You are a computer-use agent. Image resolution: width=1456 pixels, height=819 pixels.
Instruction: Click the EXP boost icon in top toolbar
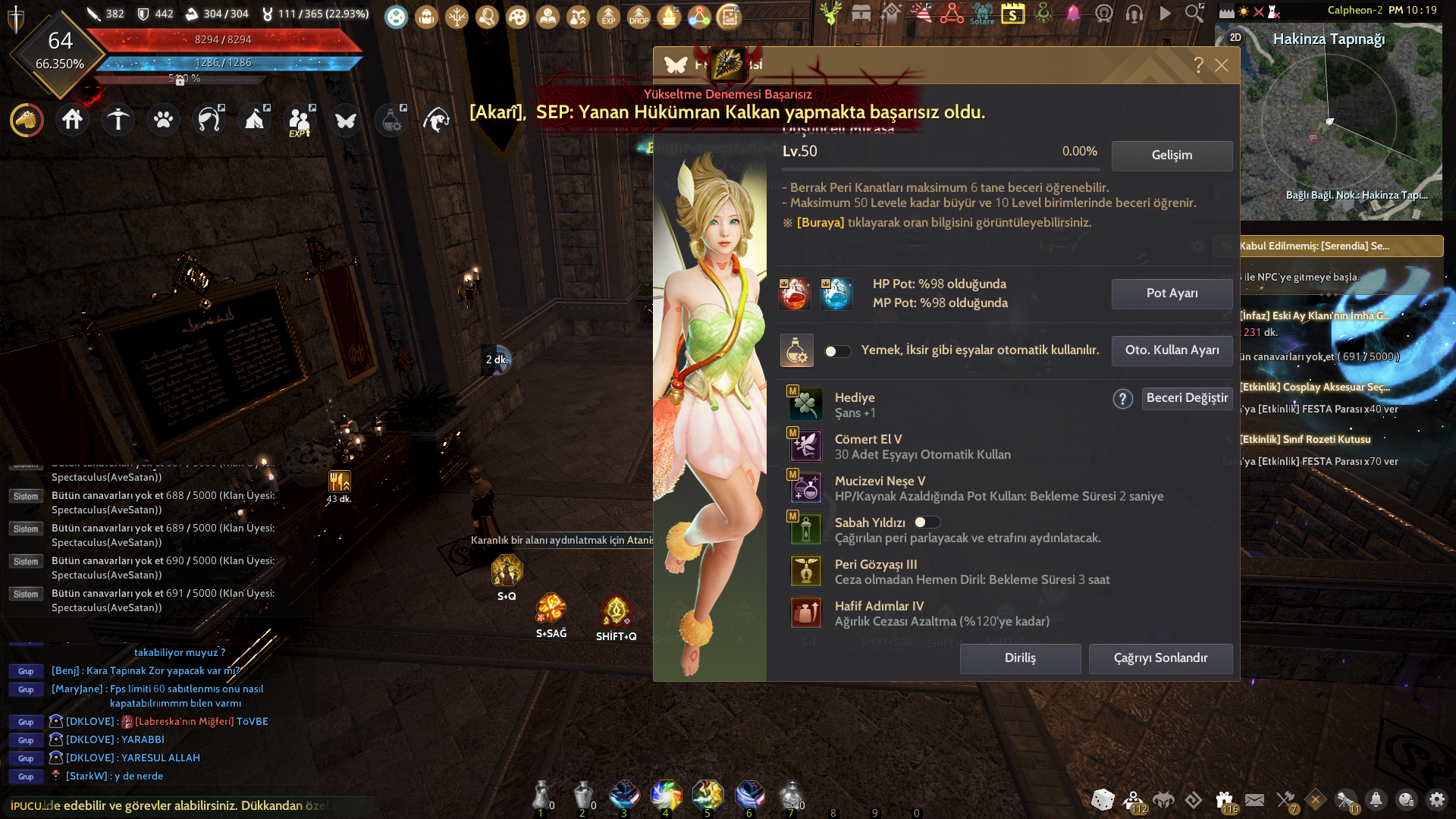click(x=607, y=17)
